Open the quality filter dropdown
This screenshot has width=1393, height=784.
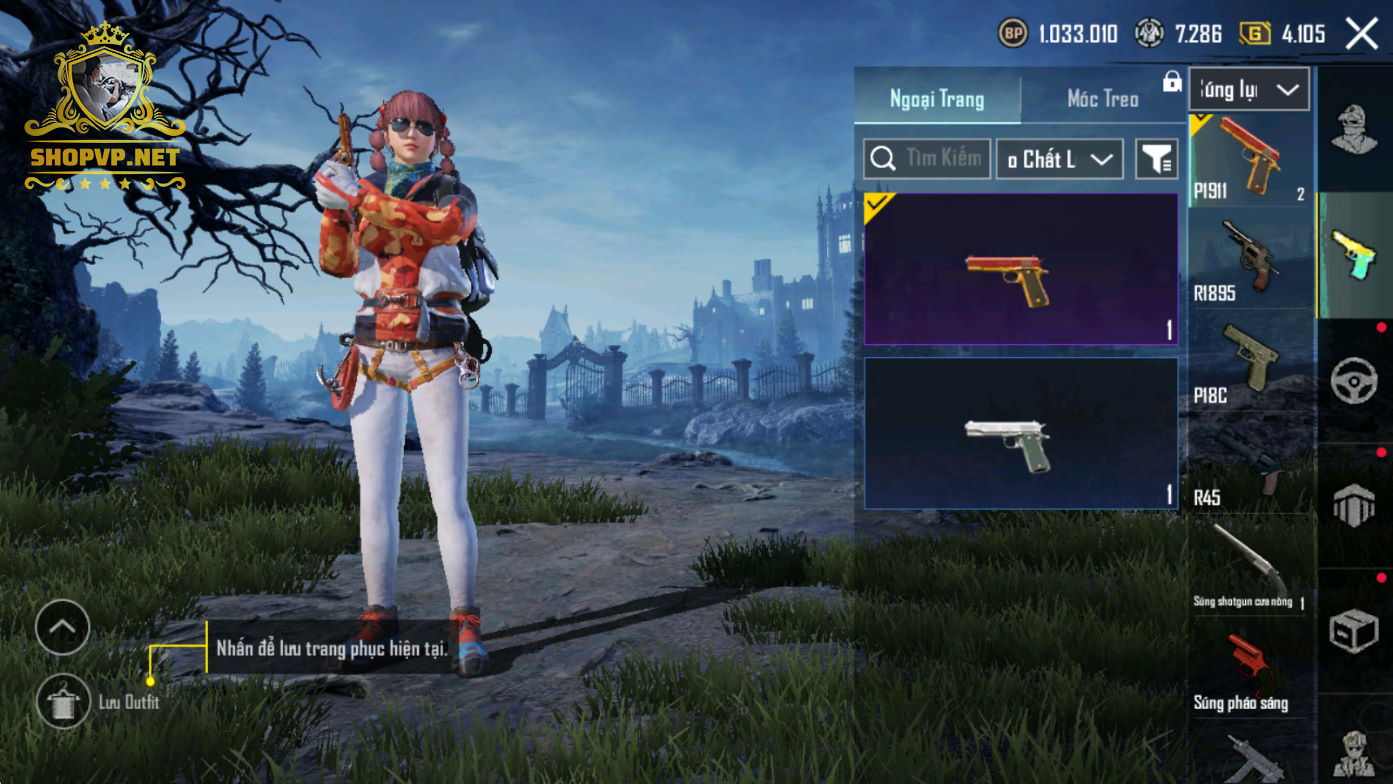pos(1059,159)
